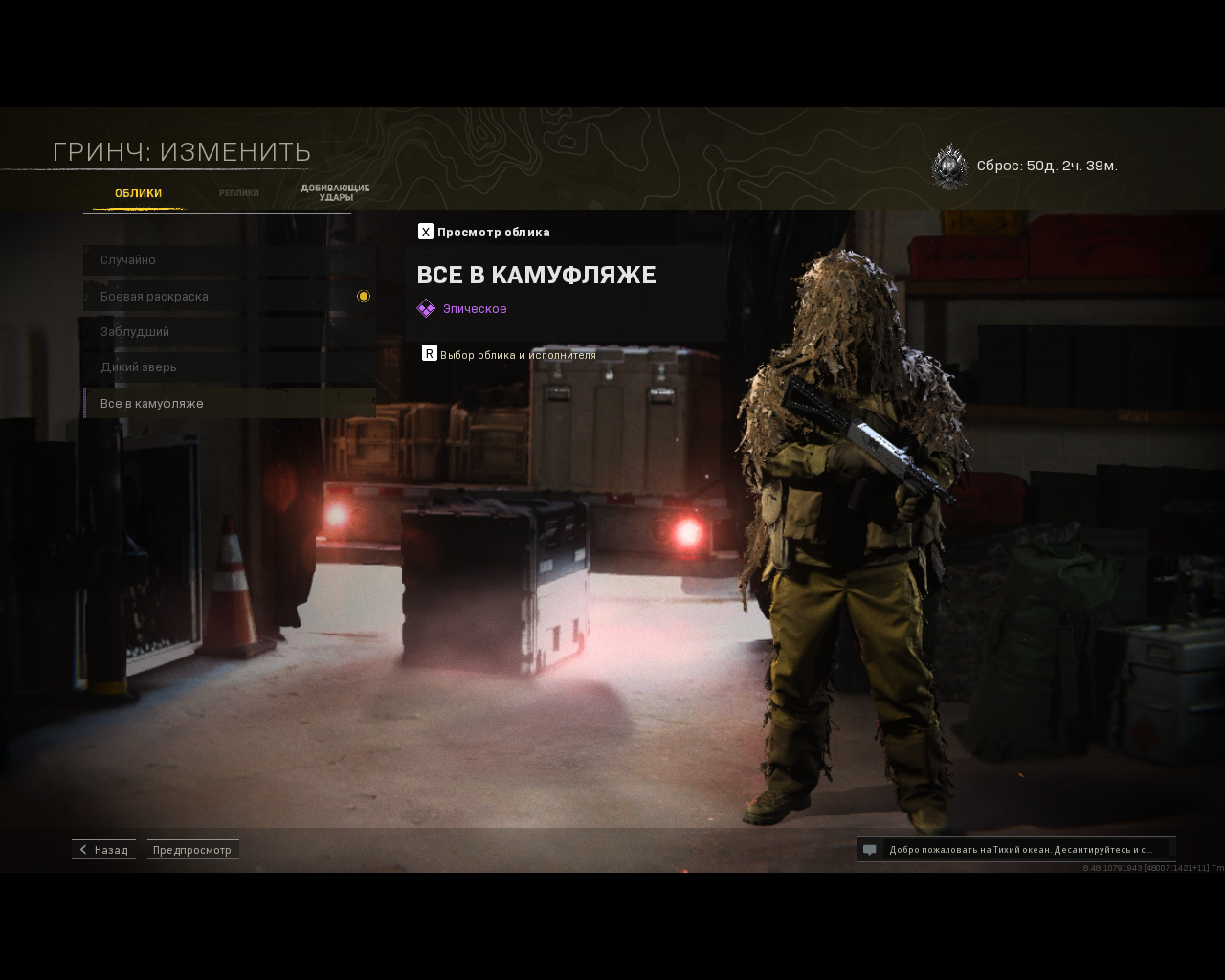The width and height of the screenshot is (1225, 980).
Task: Open the Предпросмотр preview
Action: point(192,850)
